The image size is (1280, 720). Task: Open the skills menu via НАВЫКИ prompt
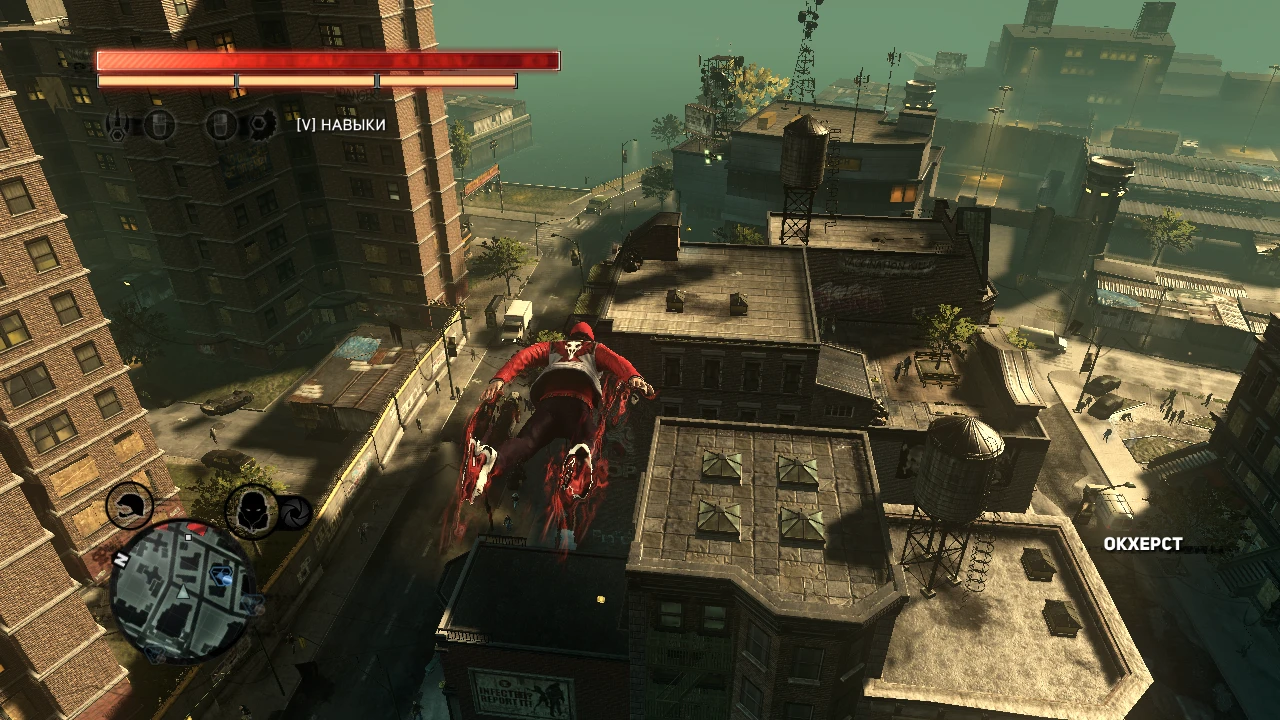pos(337,127)
